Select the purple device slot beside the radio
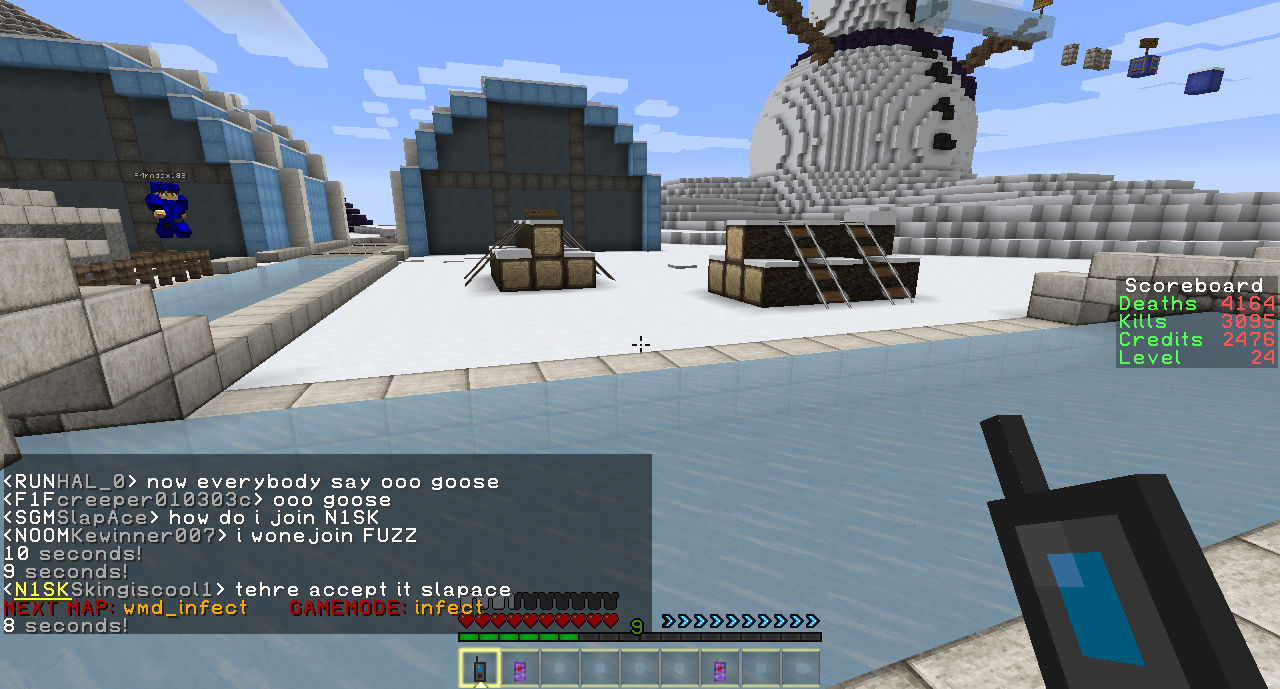 (x=520, y=668)
